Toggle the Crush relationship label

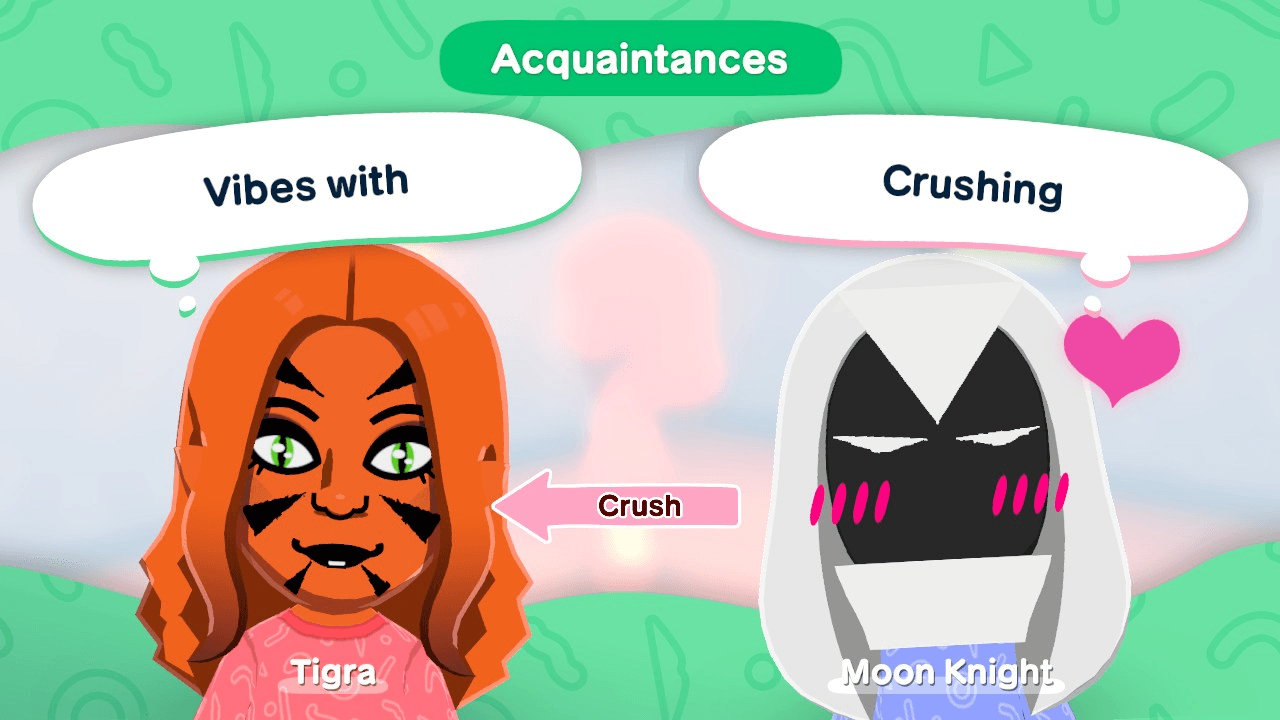click(x=639, y=506)
